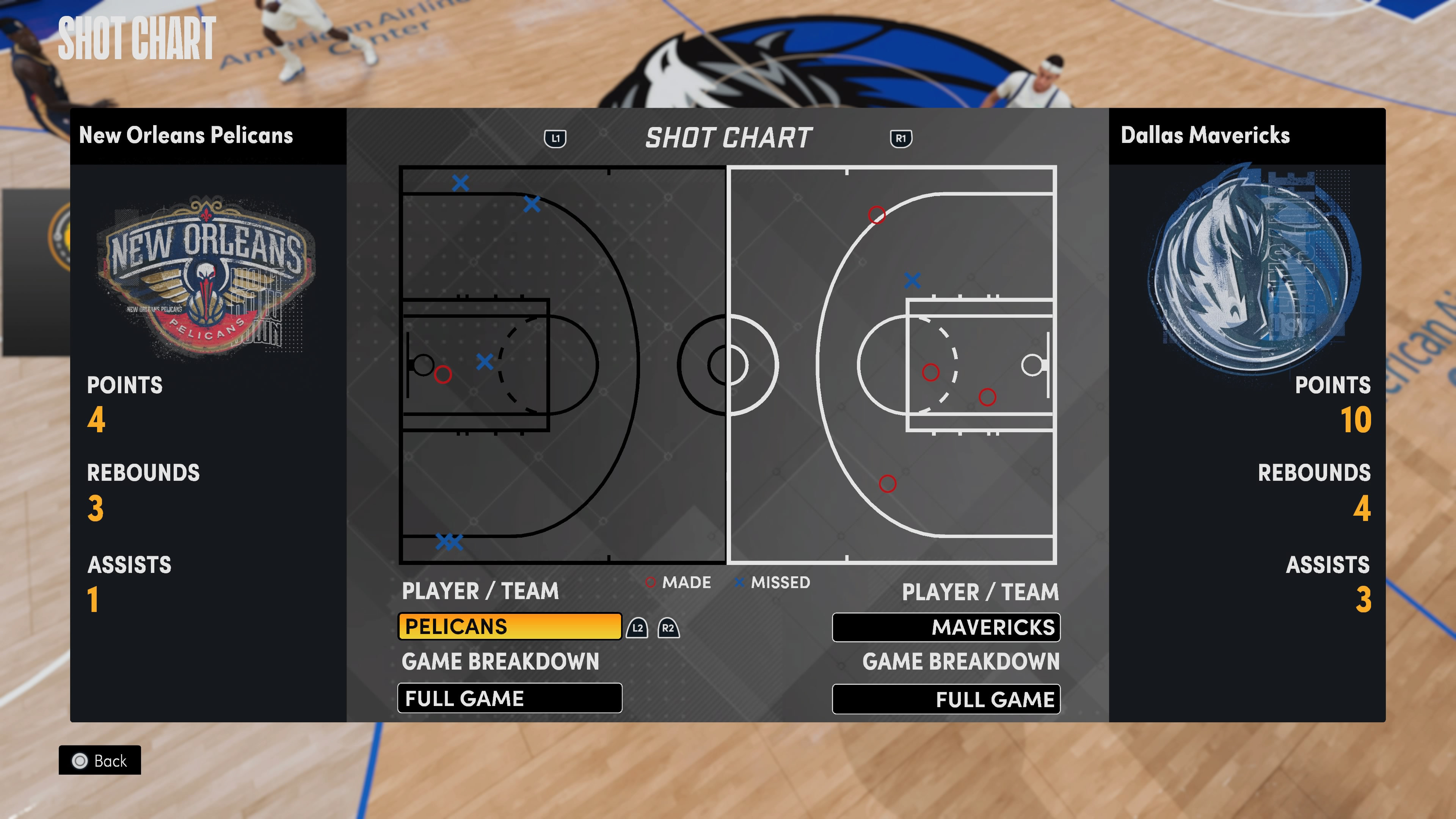Viewport: 1456px width, 819px height.
Task: Go back with the Back button
Action: coord(100,760)
